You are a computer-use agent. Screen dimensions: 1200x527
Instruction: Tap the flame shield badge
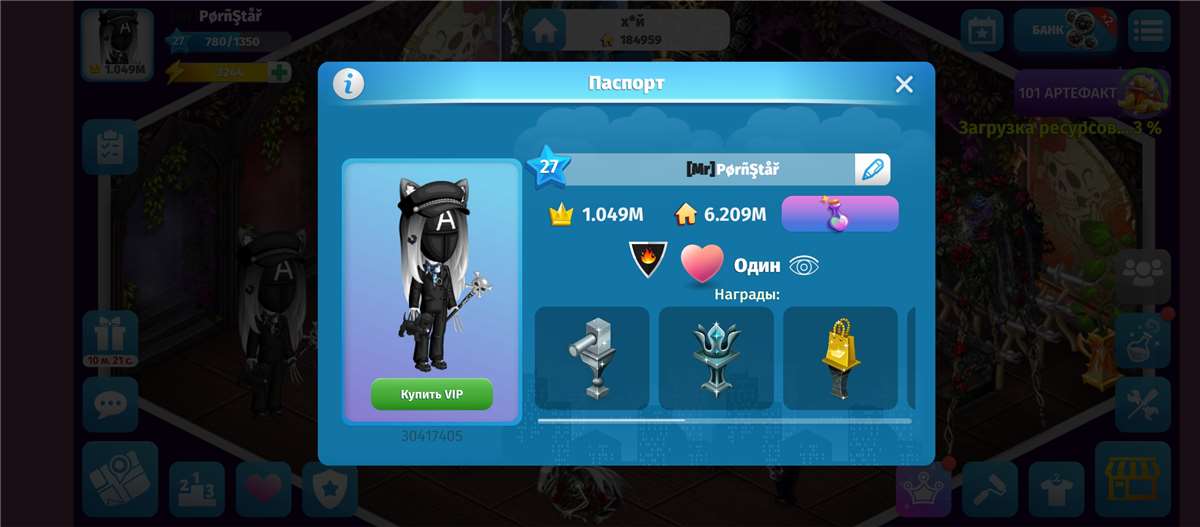coord(648,260)
